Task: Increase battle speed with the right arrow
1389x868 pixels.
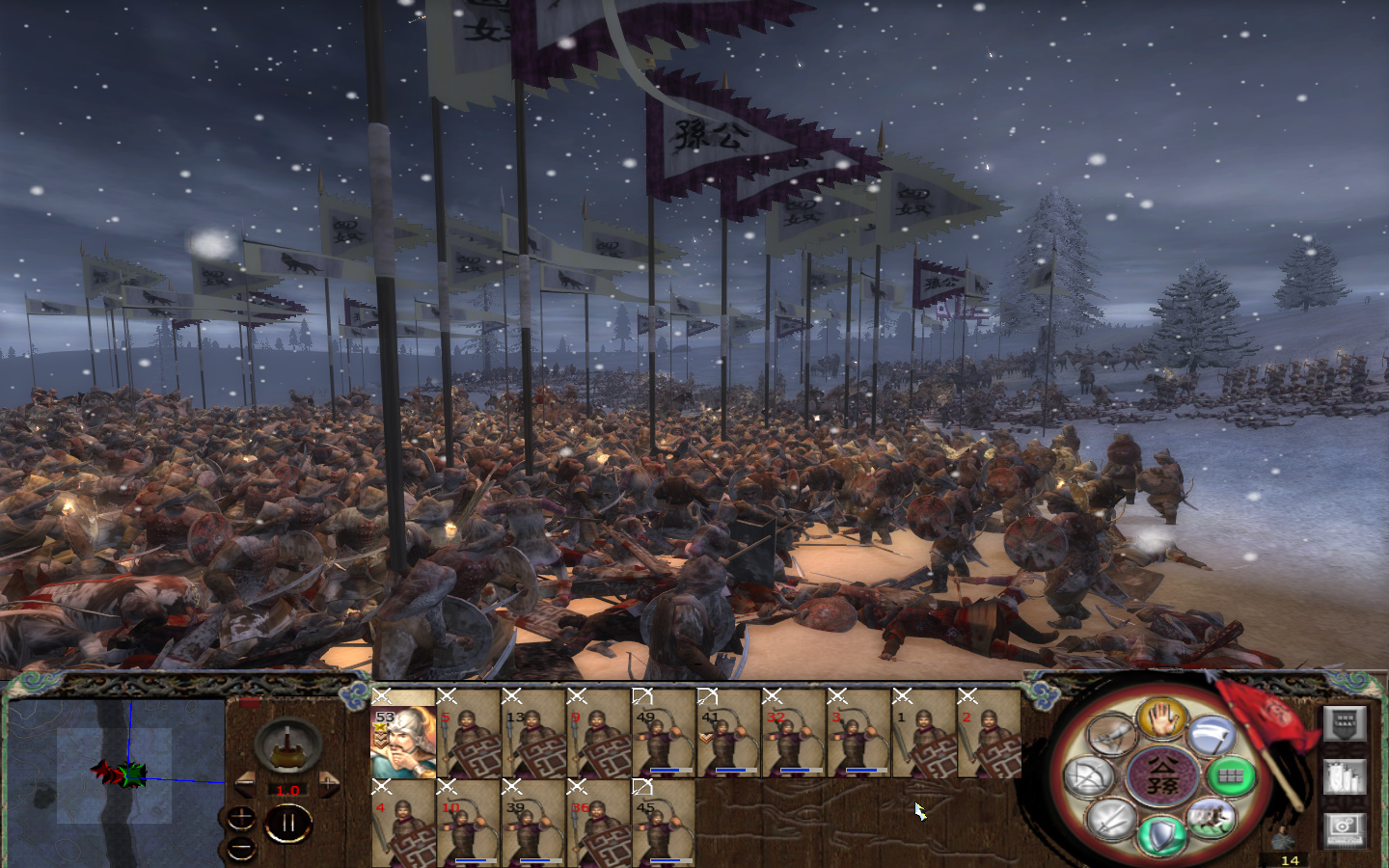Action: (329, 783)
